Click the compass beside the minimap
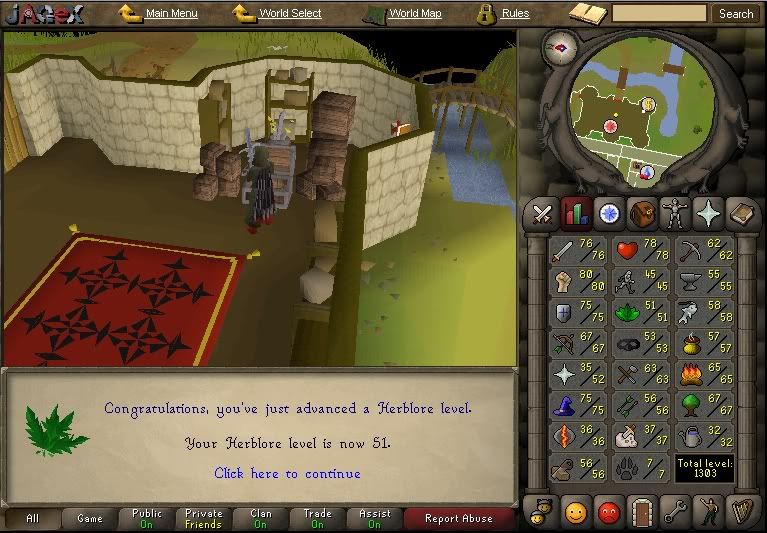The width and height of the screenshot is (767, 533). [560, 48]
